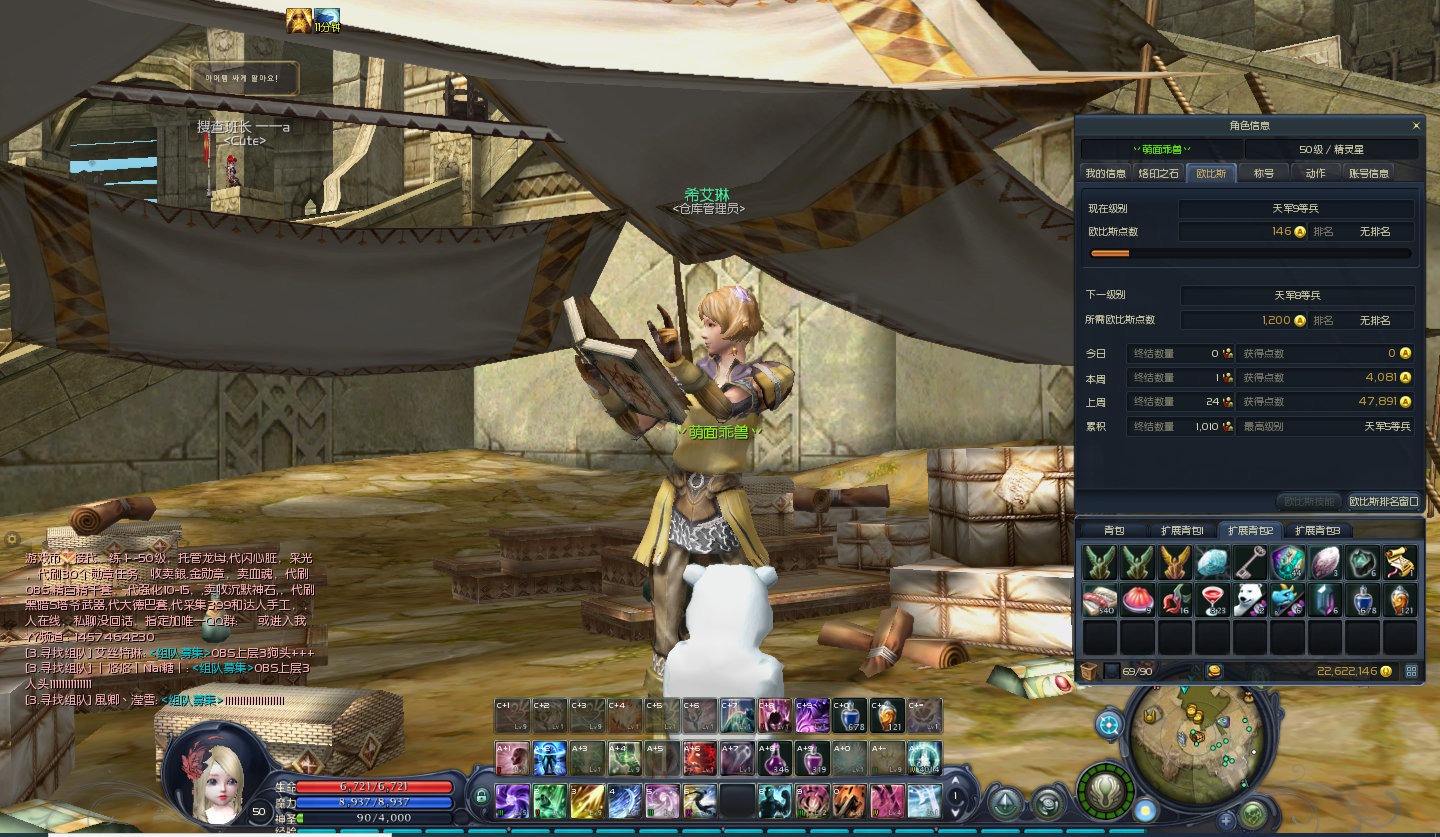This screenshot has width=1440, height=837.
Task: Open the gold coin shop icon in bag
Action: 1214,671
